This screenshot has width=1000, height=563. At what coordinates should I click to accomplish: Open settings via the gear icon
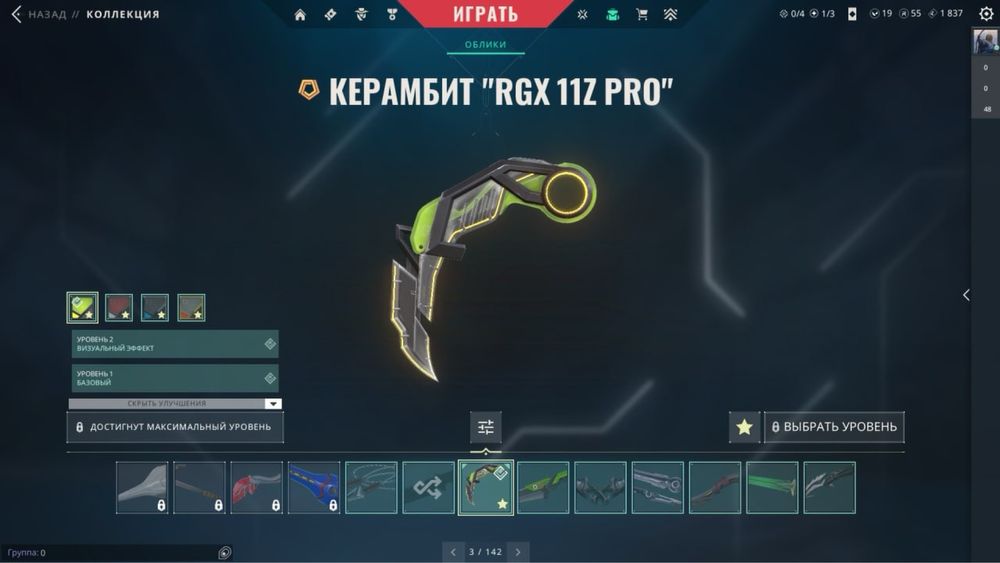986,14
